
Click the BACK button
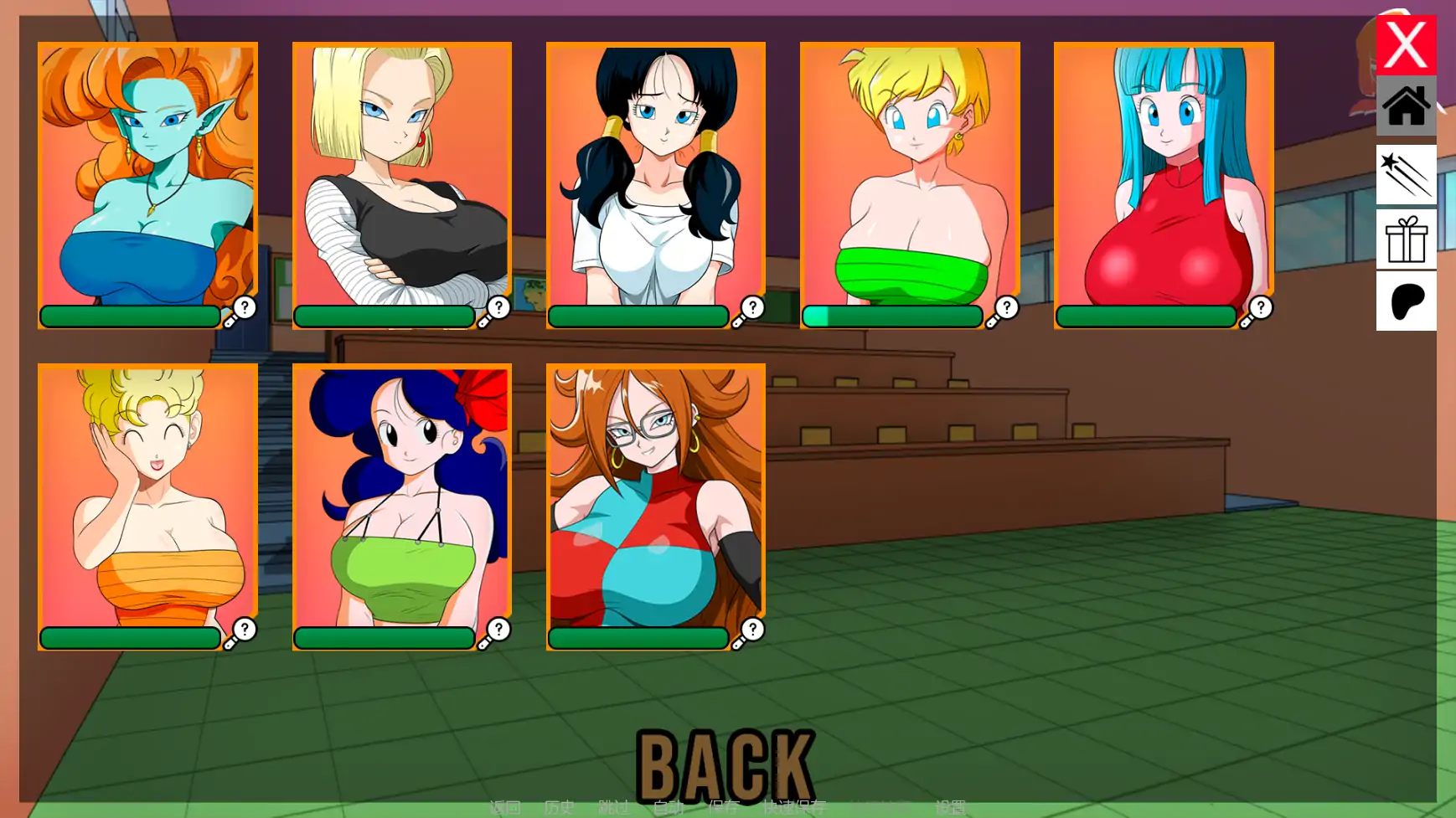pyautogui.click(x=725, y=764)
